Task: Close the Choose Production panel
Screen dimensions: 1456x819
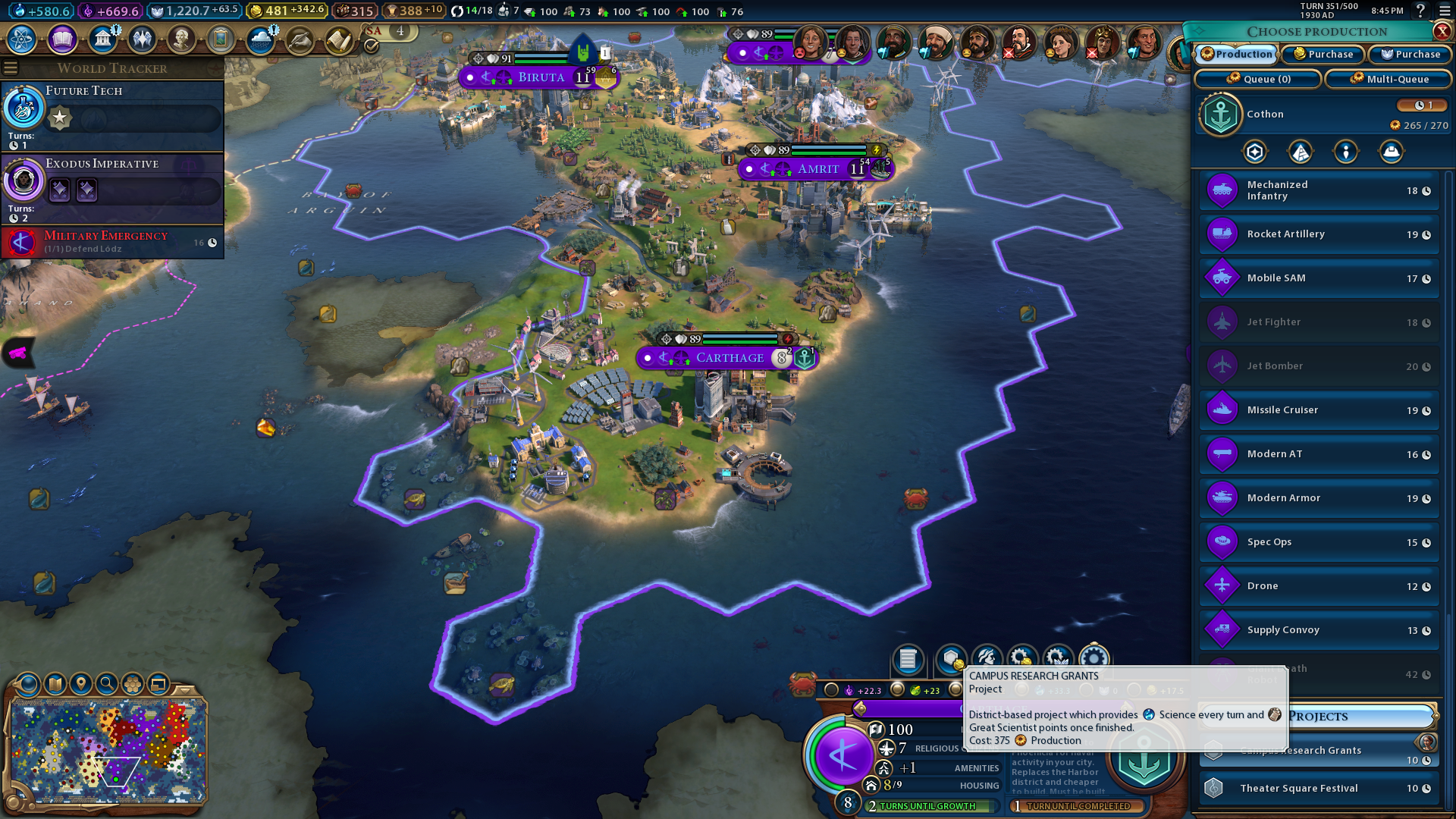Action: (1442, 31)
